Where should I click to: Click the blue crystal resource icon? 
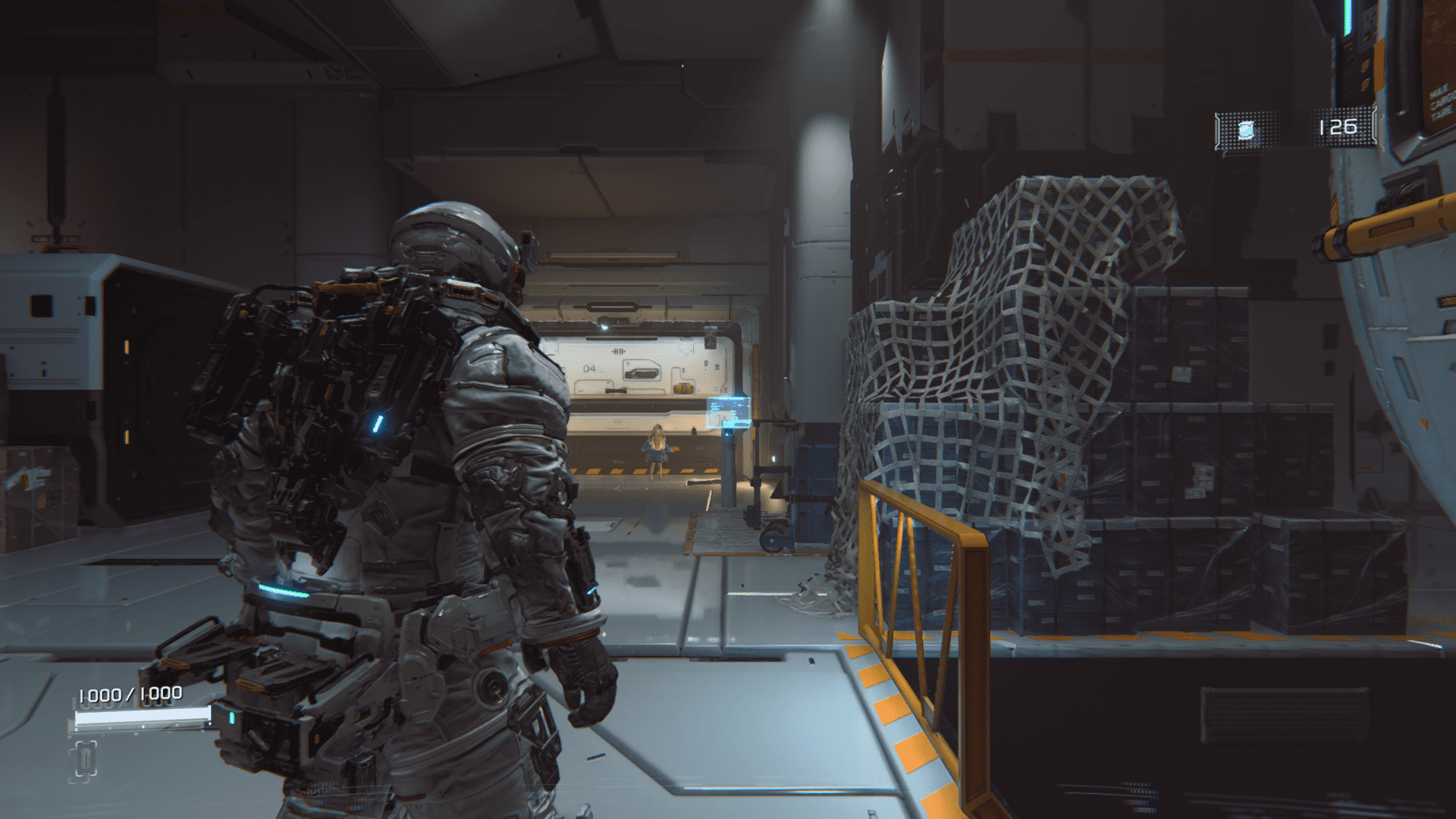coord(1245,130)
